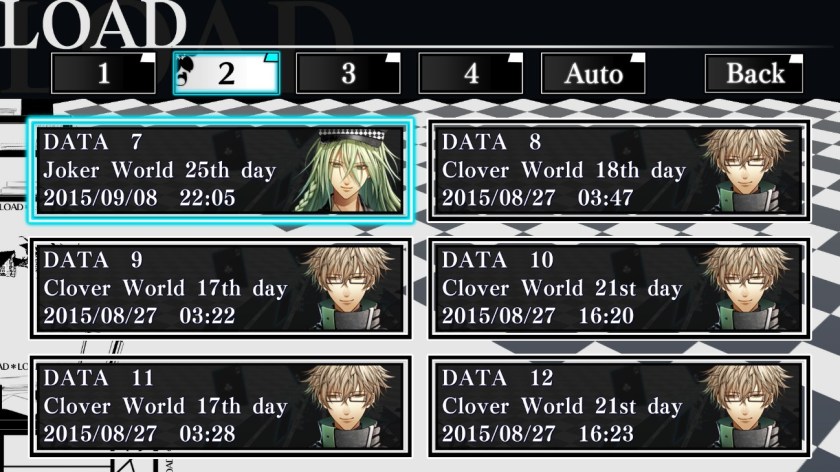The width and height of the screenshot is (840, 472).
Task: Select DATA 10 save file
Action: point(618,288)
